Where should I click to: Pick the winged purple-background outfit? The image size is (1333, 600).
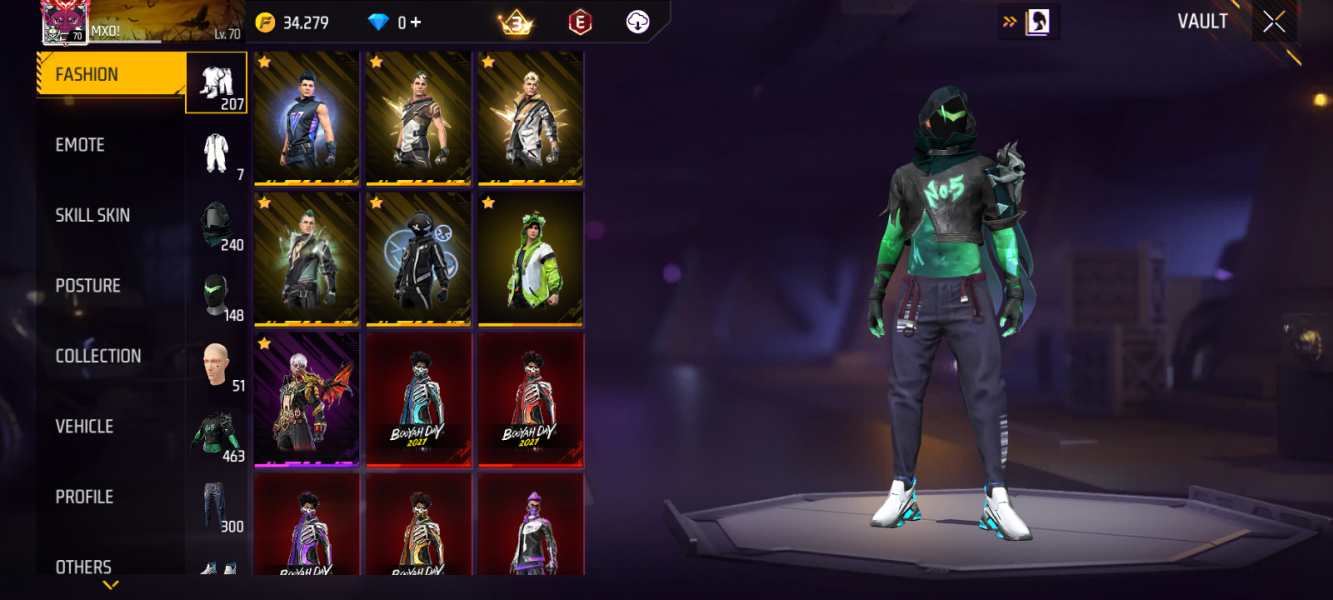tap(306, 400)
